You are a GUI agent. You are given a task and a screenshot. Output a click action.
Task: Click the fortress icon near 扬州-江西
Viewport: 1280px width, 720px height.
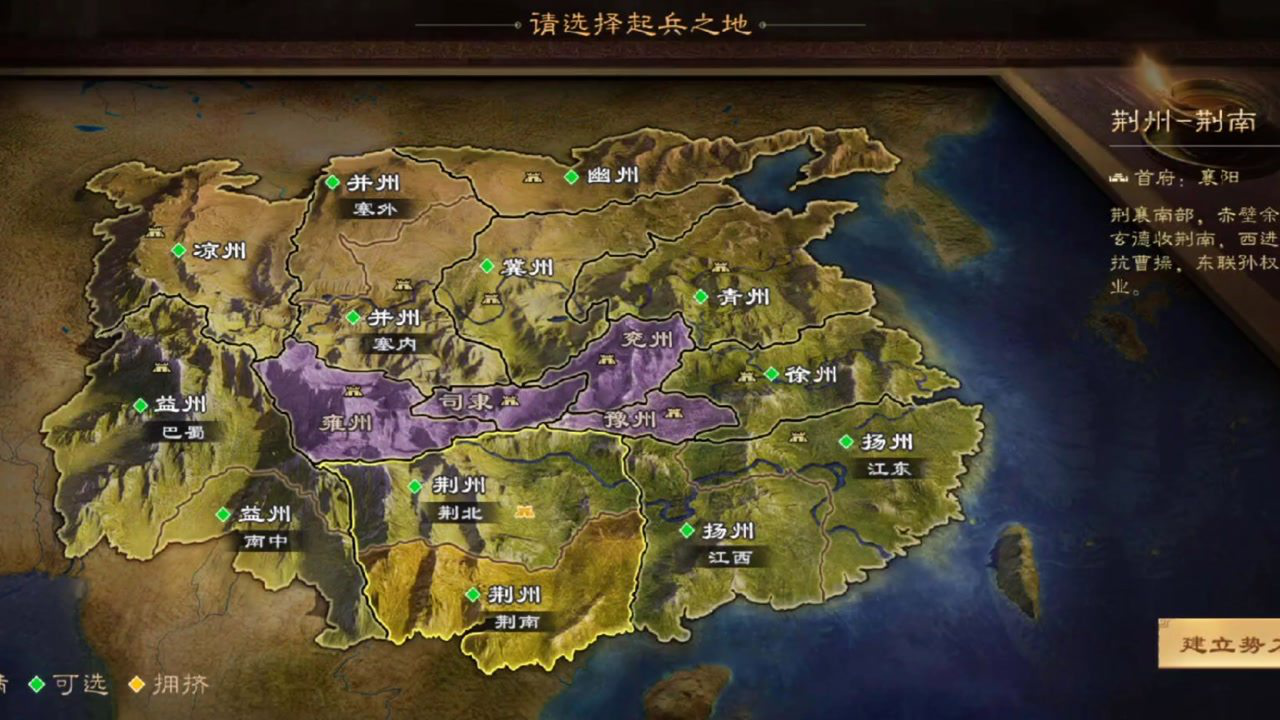click(x=798, y=437)
